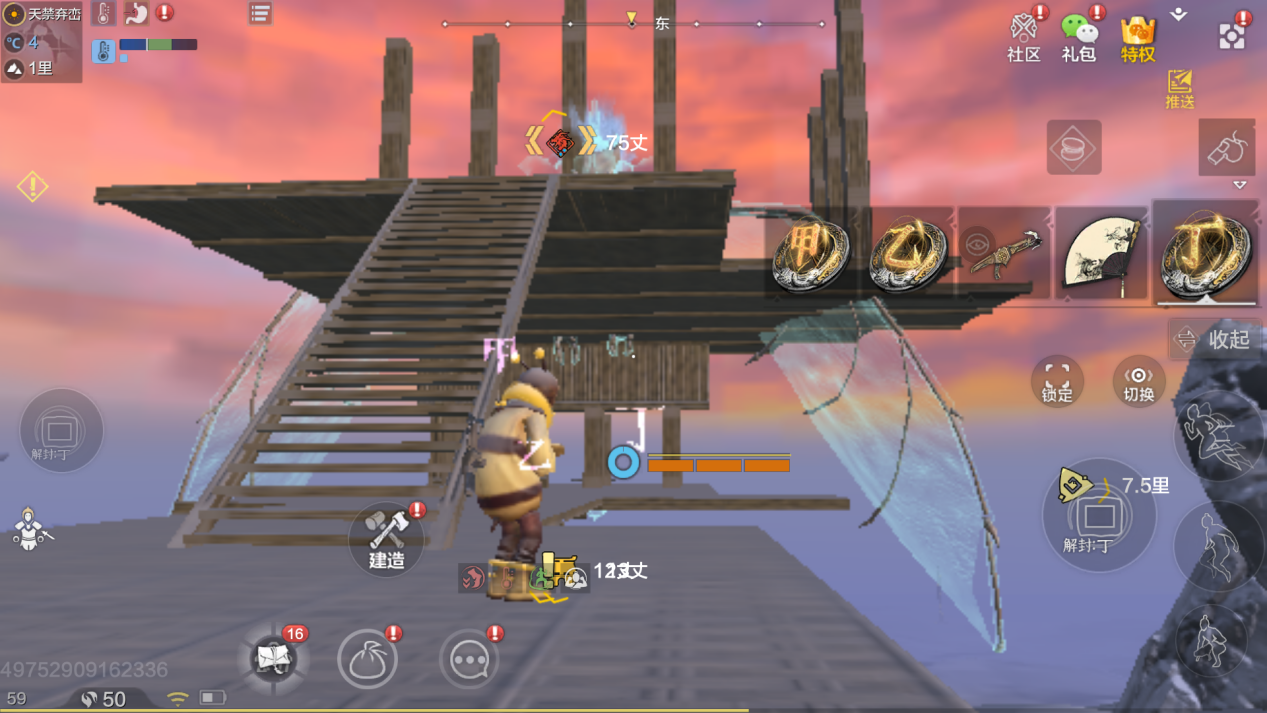Select the 甲 coin hotbar slot

pyautogui.click(x=810, y=254)
